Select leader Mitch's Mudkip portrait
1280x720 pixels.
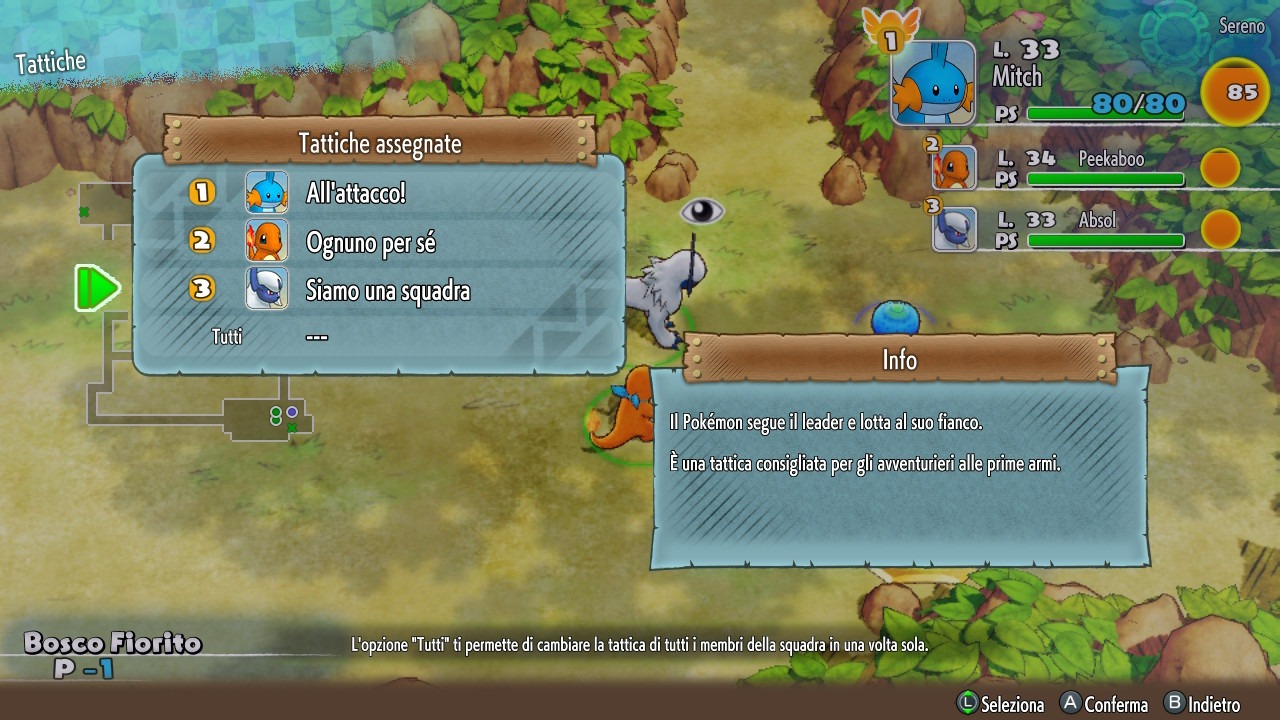(x=933, y=83)
